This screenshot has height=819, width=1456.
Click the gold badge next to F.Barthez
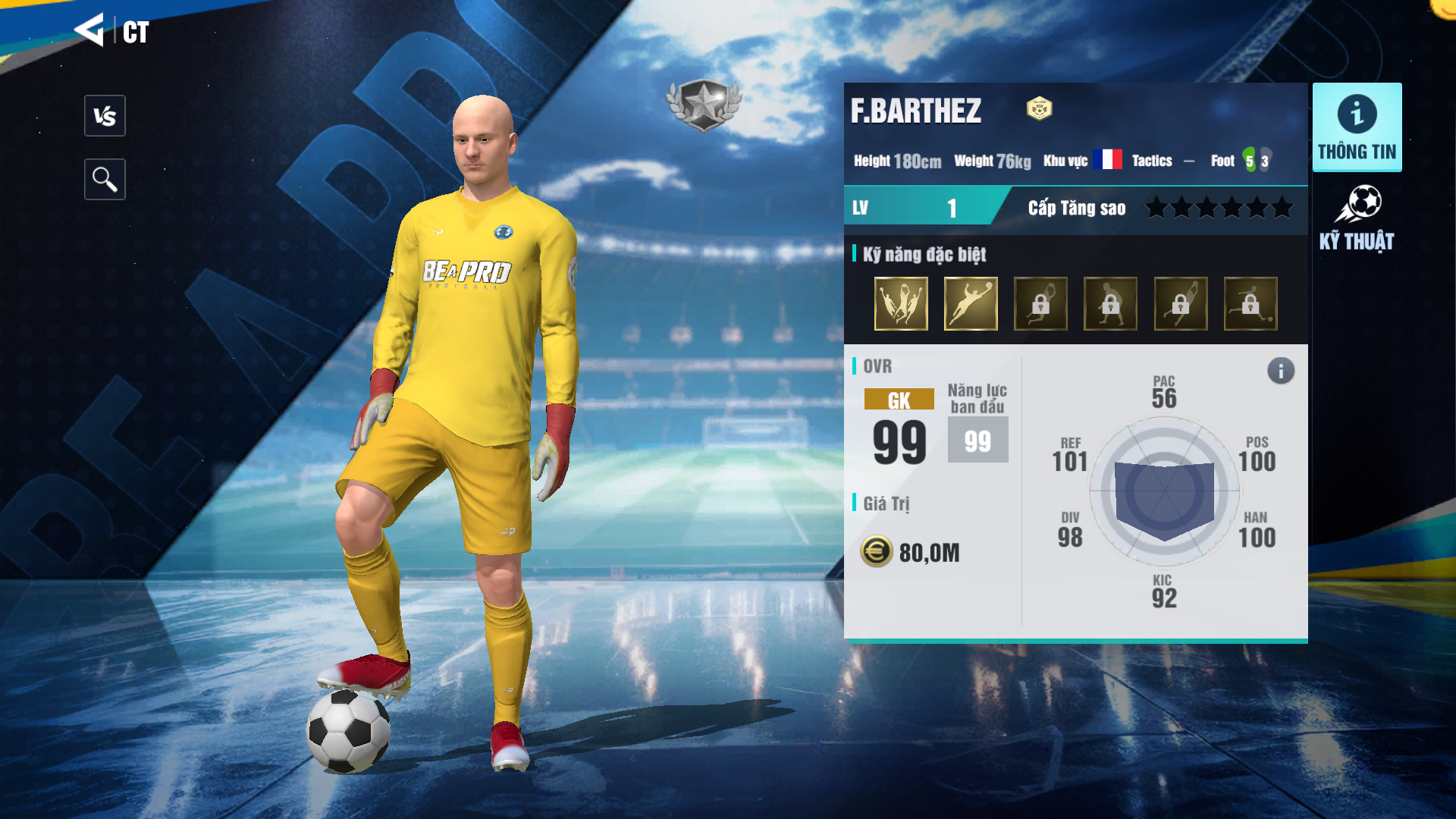click(x=1039, y=109)
